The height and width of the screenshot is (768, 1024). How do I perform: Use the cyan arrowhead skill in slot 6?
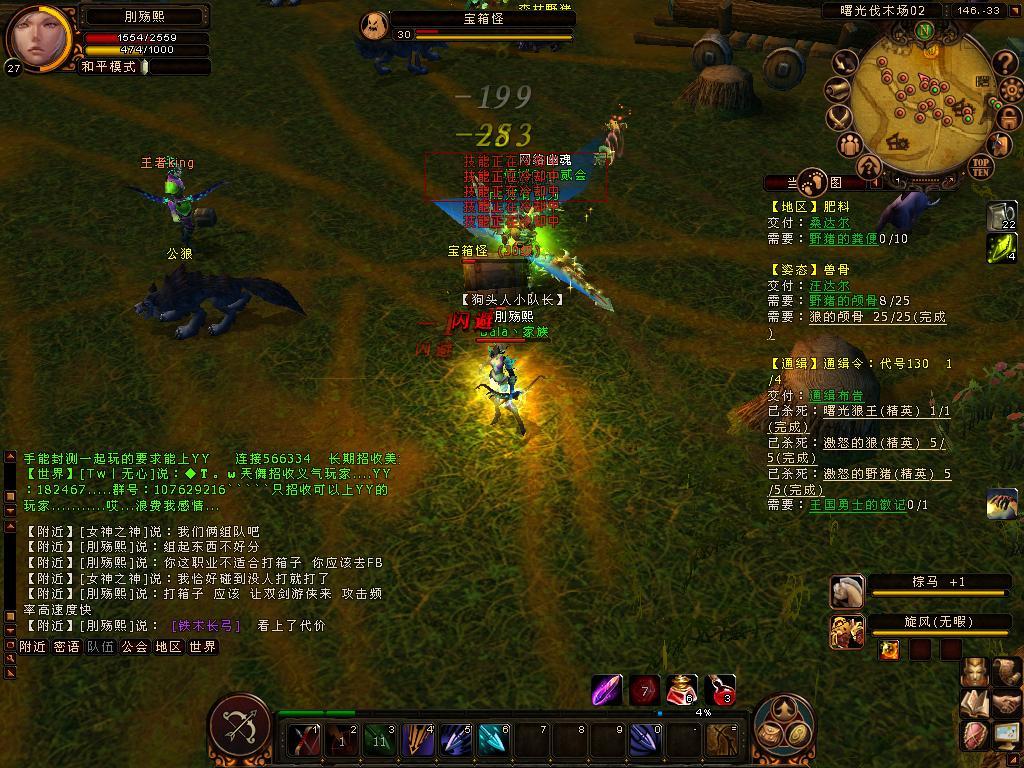point(492,740)
